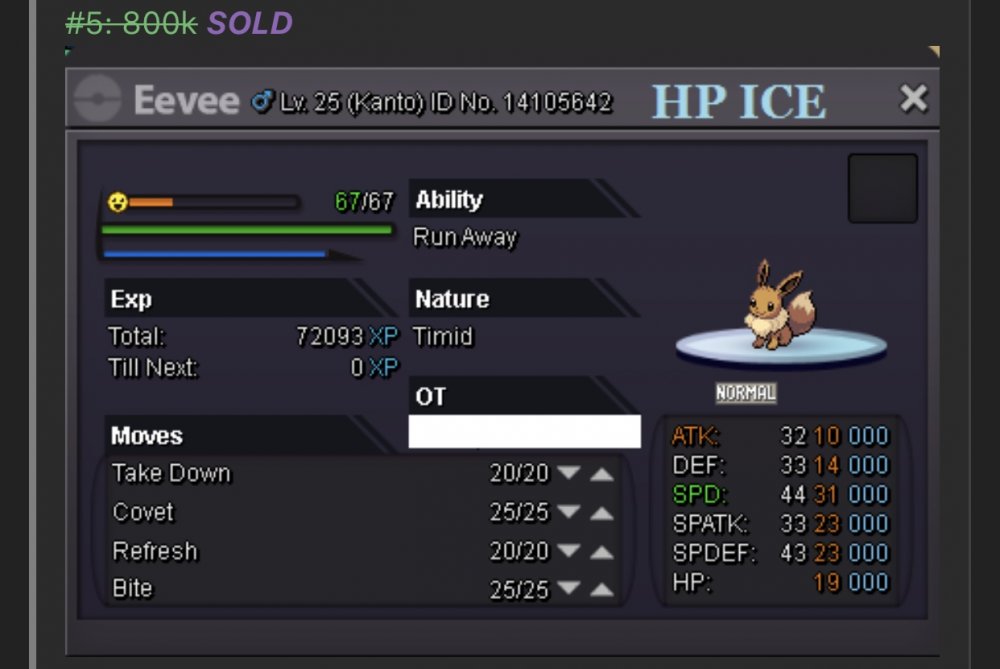Viewport: 1000px width, 669px height.
Task: Move Covet down in the move list
Action: pyautogui.click(x=569, y=513)
